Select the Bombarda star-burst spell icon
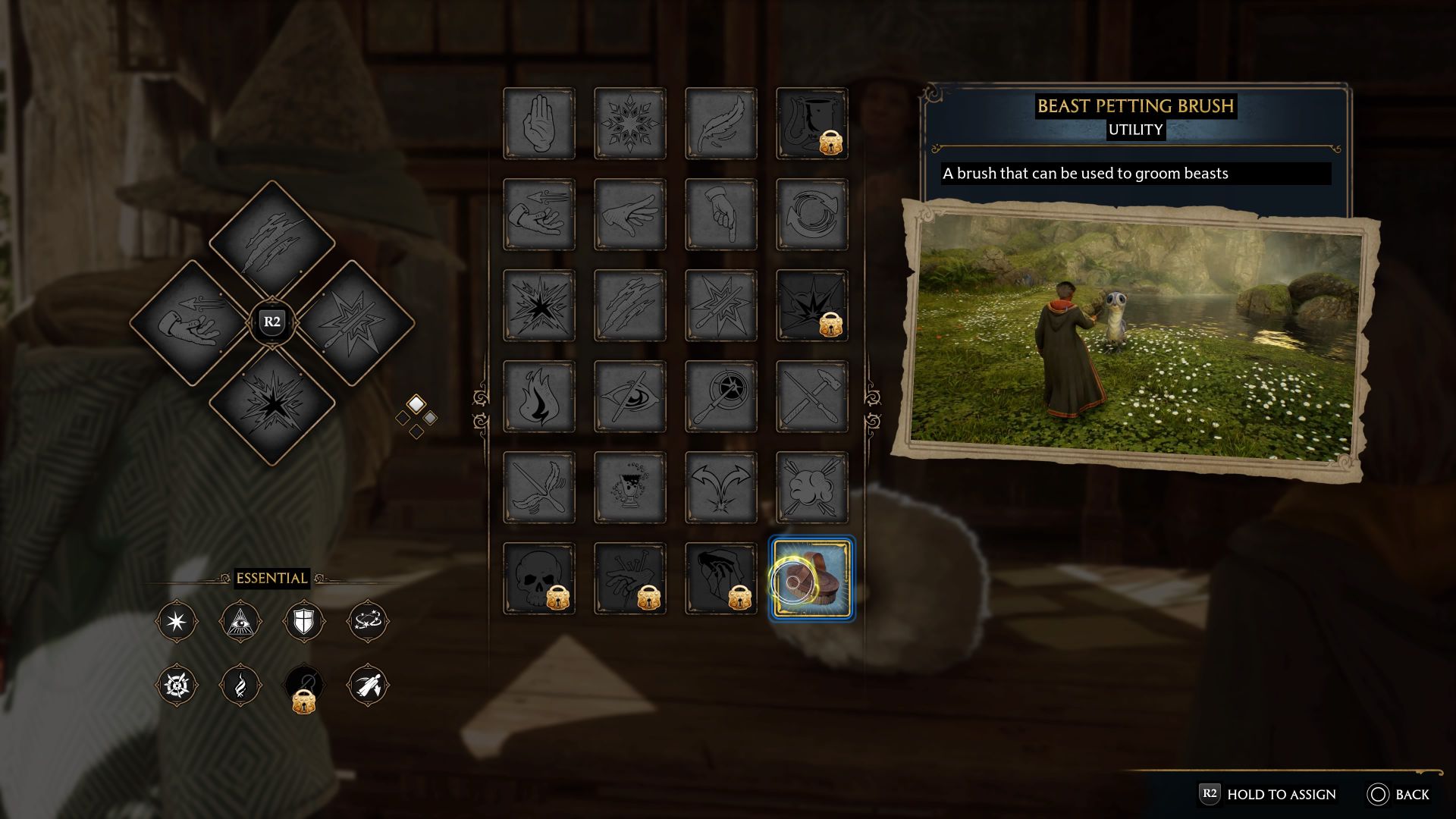1456x819 pixels. (x=538, y=305)
